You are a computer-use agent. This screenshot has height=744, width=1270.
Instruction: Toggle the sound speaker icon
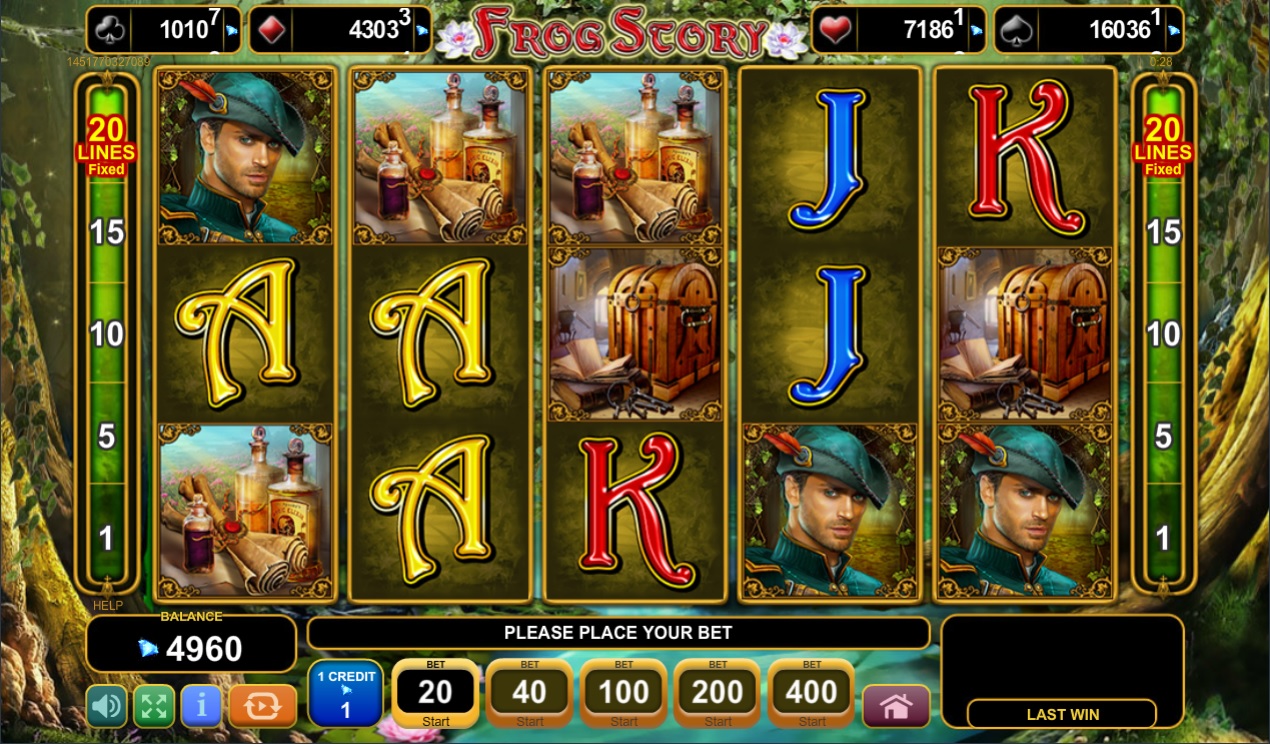[x=106, y=706]
